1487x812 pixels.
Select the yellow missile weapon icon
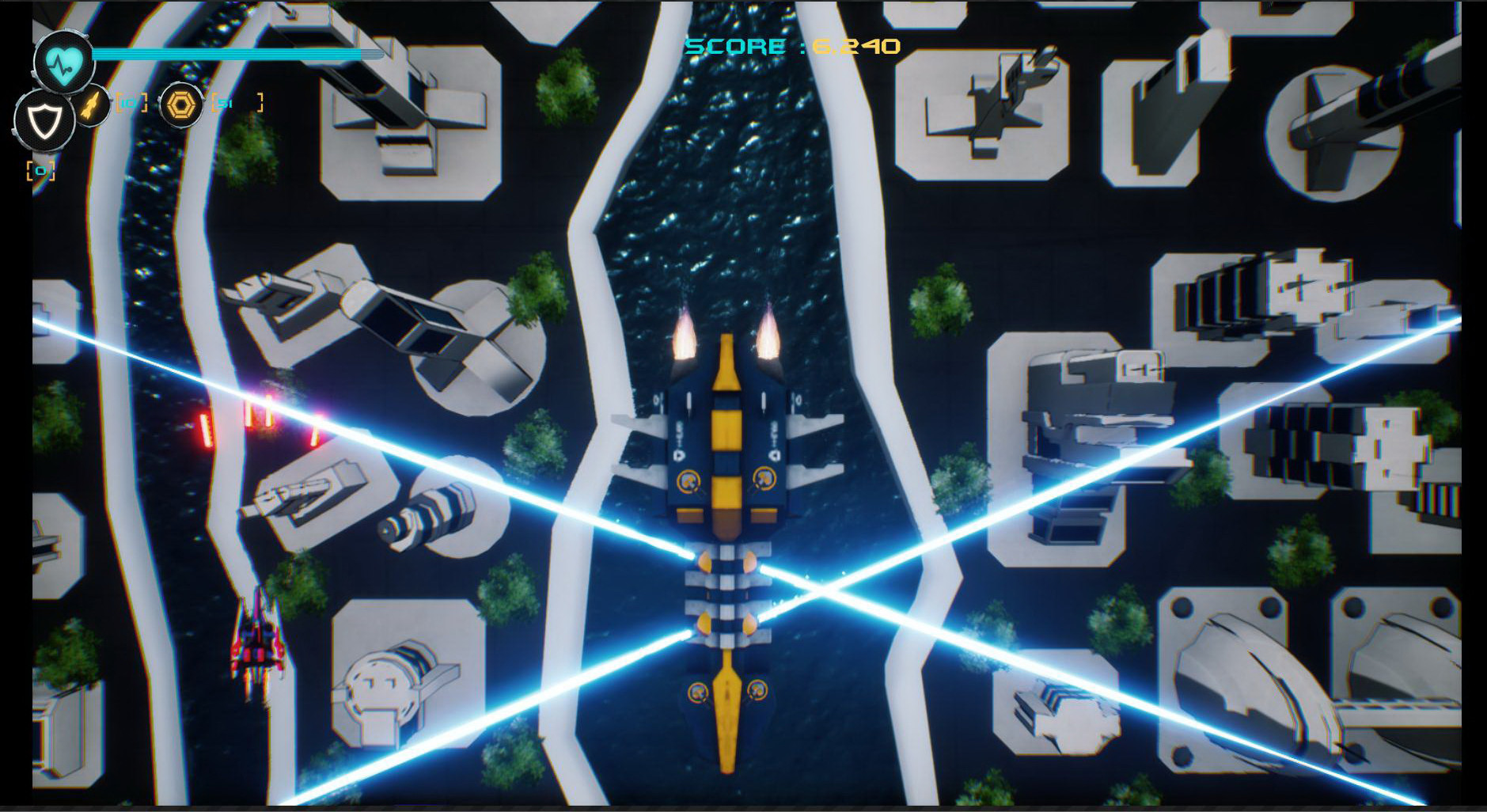(93, 104)
